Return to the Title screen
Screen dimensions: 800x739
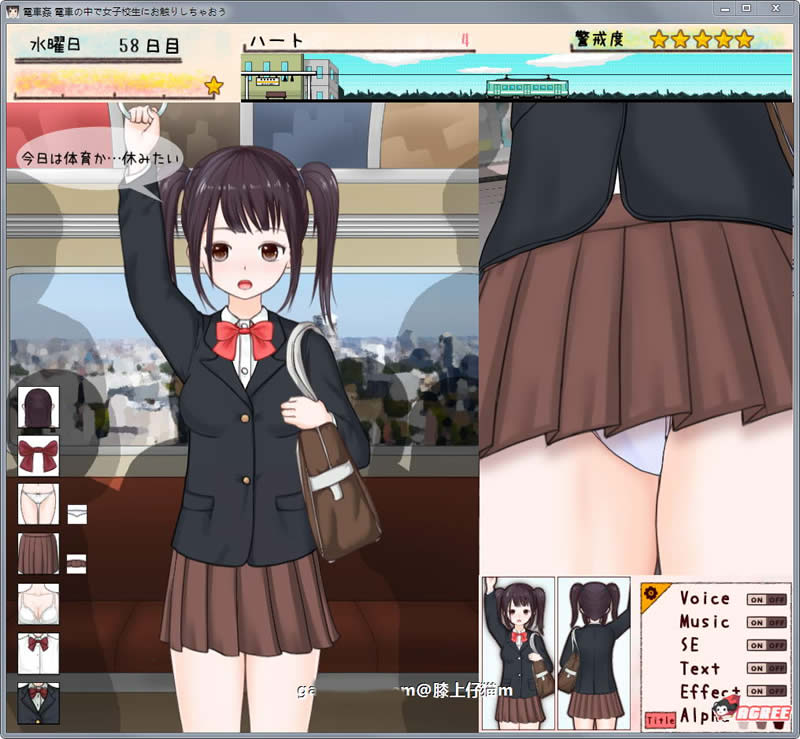pos(659,719)
